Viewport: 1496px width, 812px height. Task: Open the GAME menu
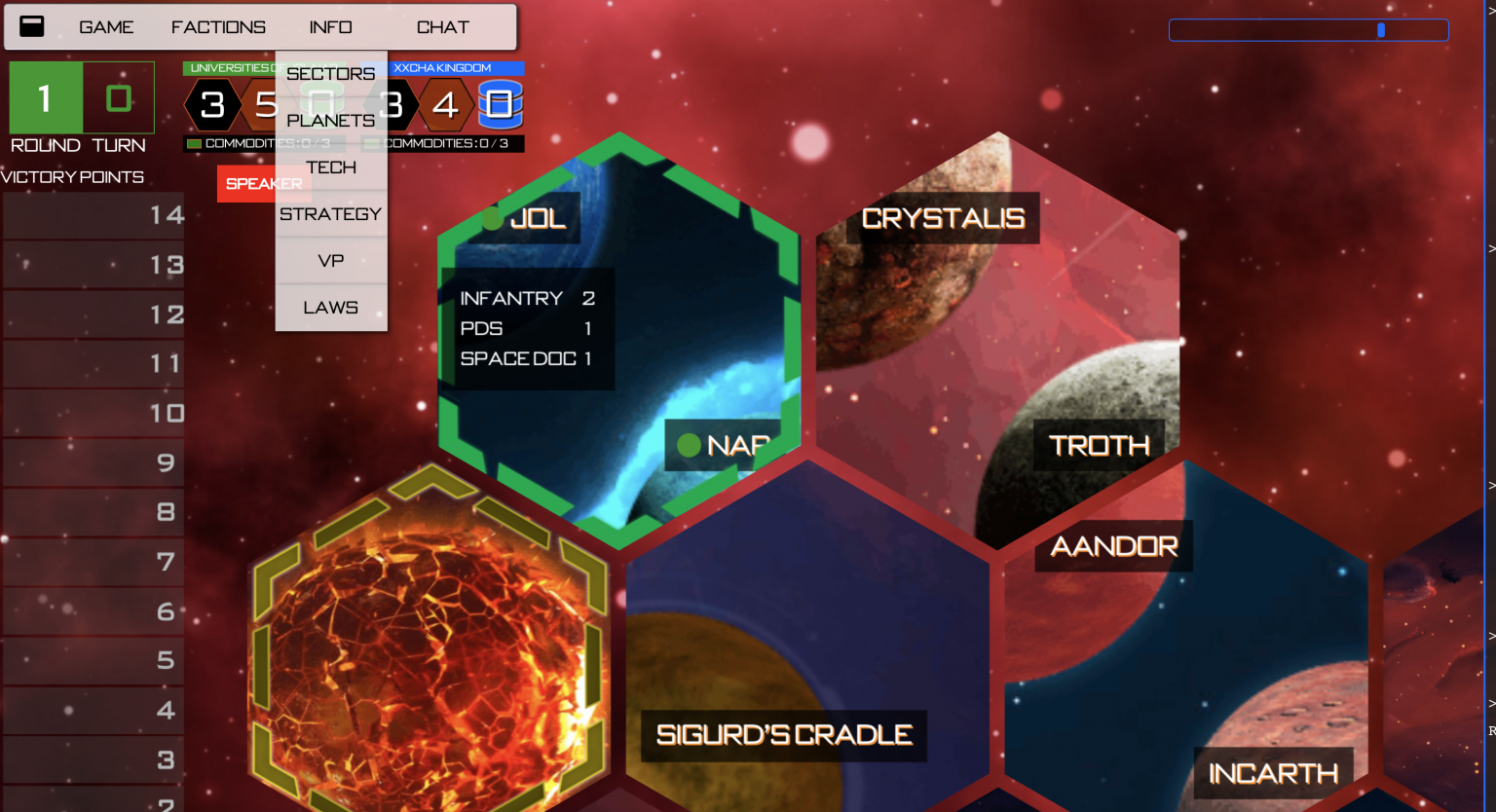pos(106,27)
